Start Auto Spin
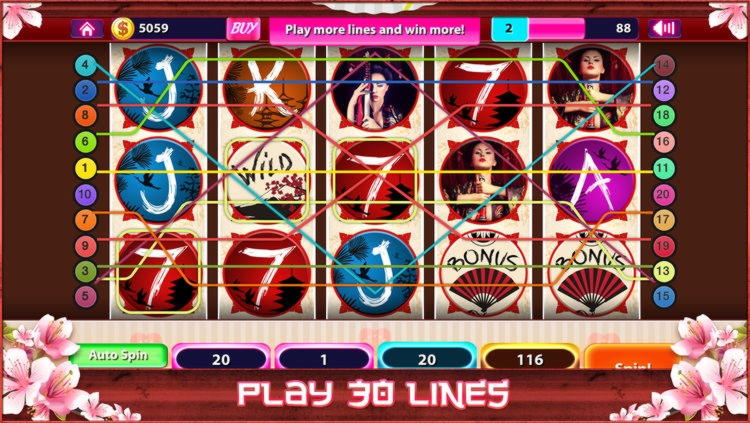Screen dimensions: 750x423 point(118,355)
